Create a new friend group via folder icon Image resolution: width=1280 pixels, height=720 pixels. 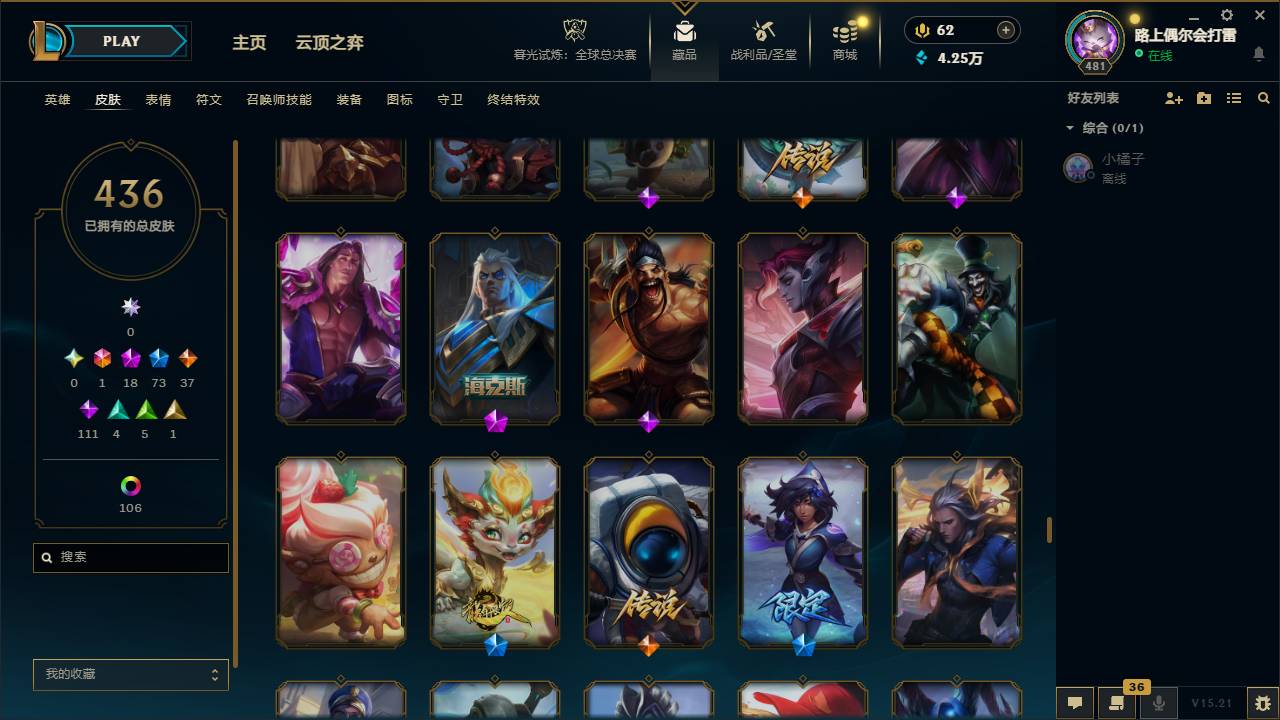tap(1203, 97)
